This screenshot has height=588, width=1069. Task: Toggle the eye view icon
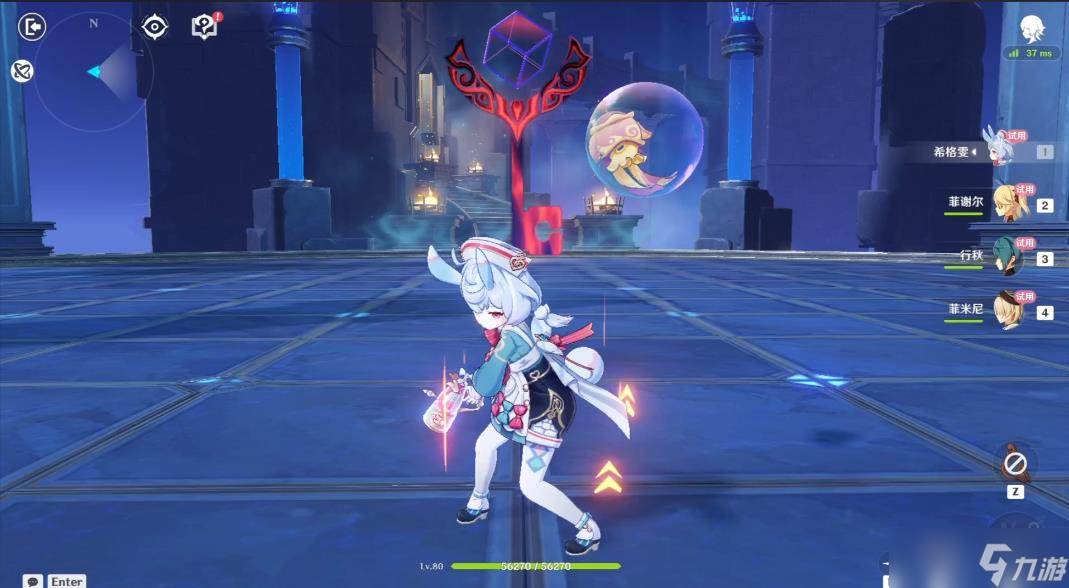coord(155,26)
